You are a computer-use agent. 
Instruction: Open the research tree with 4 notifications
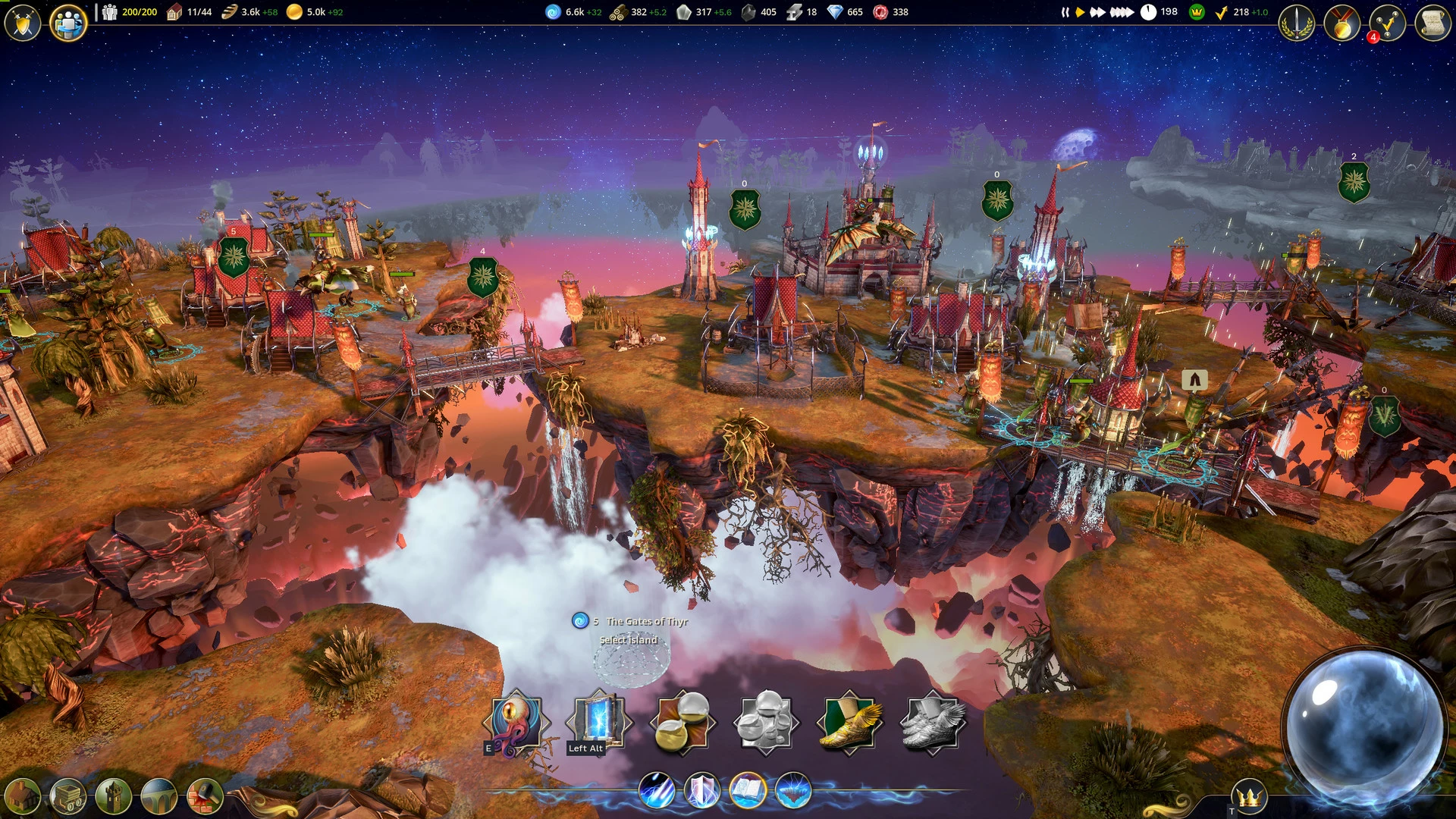[x=1387, y=24]
